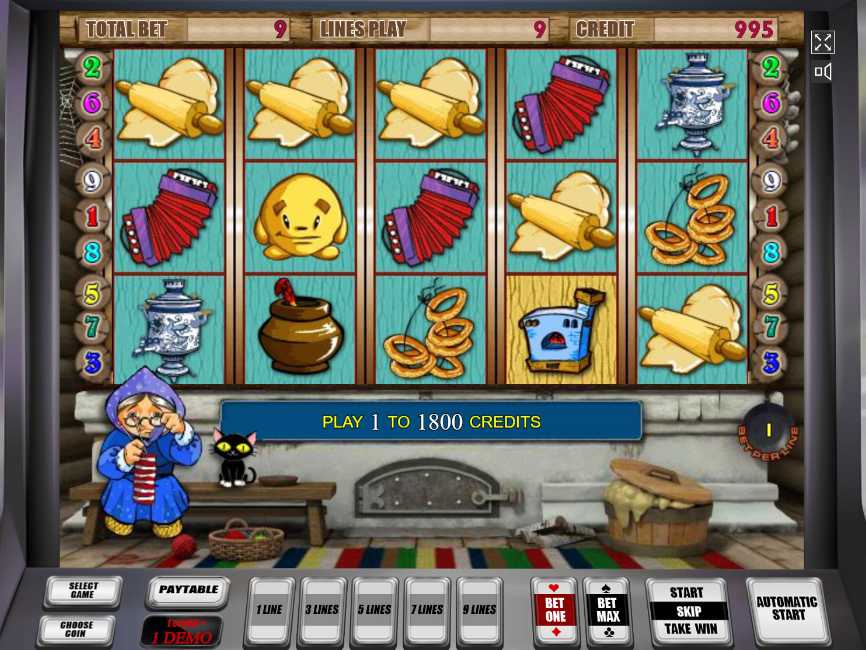866x650 pixels.
Task: Choose the 7 Lines option
Action: tap(429, 610)
